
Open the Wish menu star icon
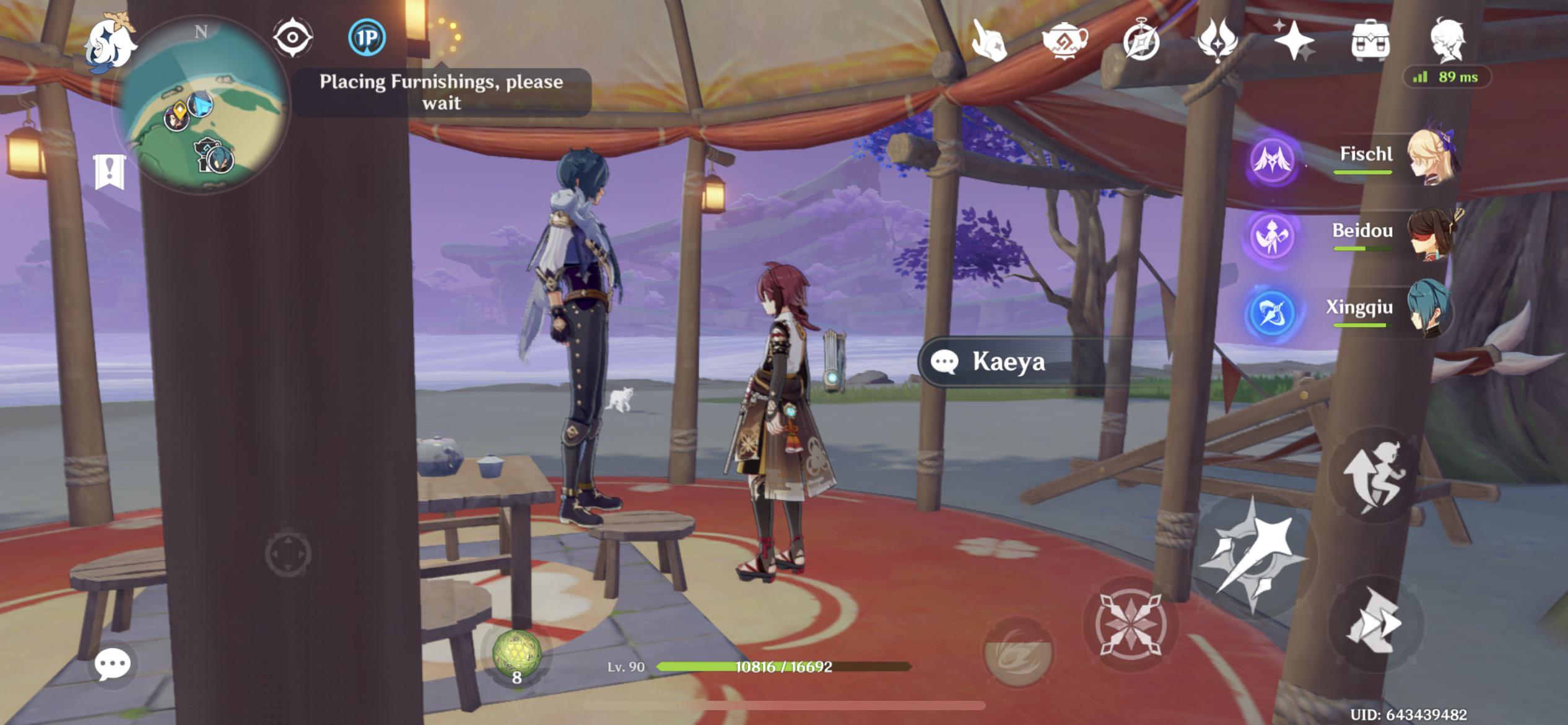1296,43
